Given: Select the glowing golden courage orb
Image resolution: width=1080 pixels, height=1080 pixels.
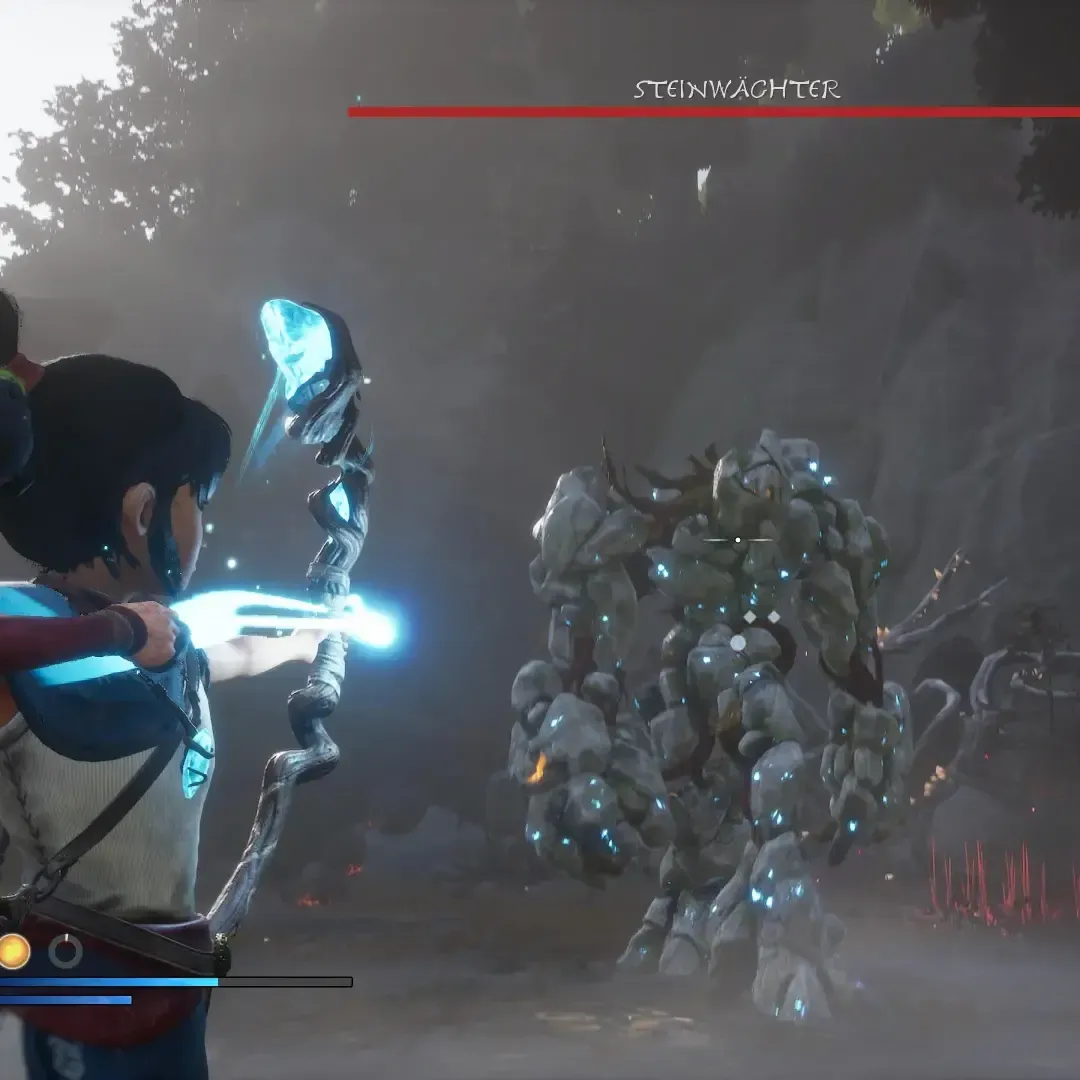Looking at the screenshot, I should click(13, 951).
